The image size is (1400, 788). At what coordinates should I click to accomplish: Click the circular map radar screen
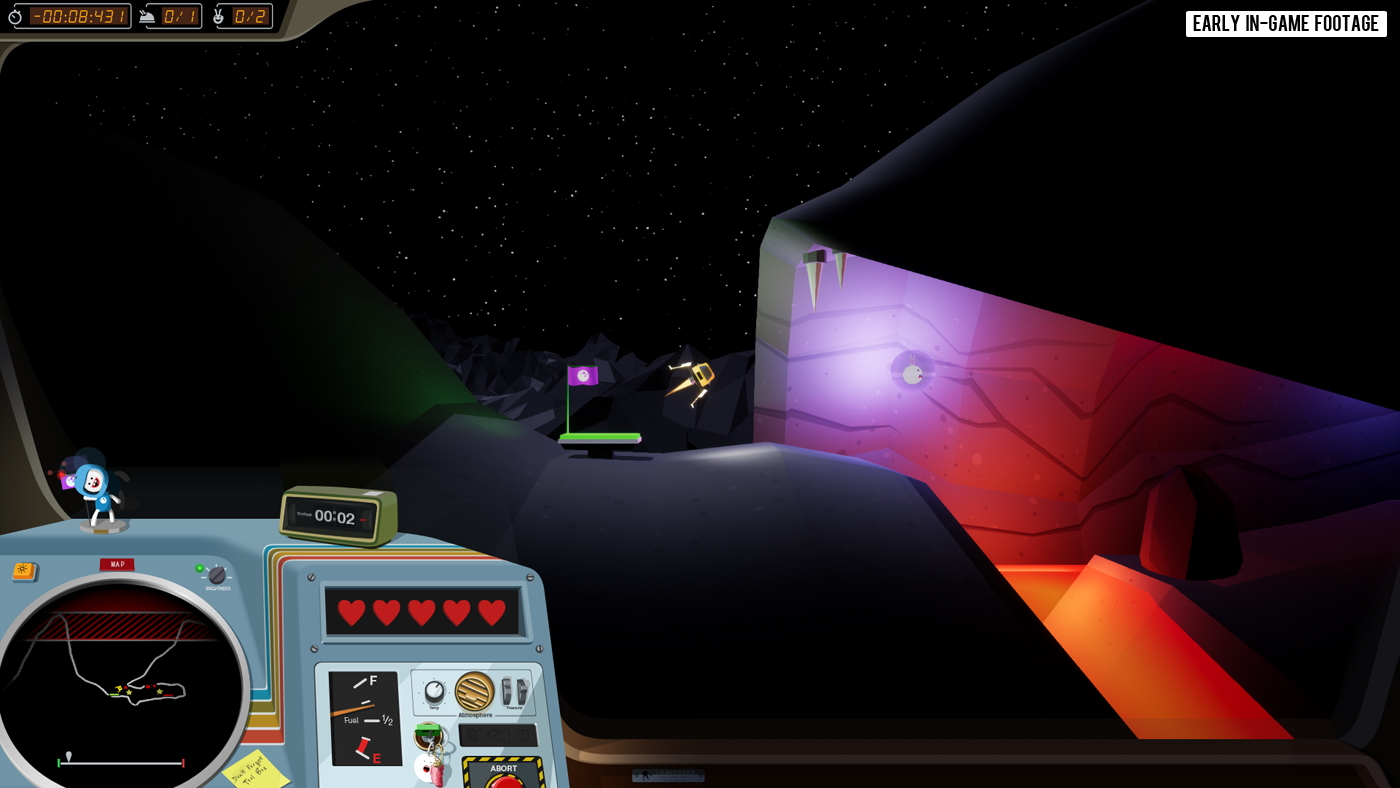118,682
